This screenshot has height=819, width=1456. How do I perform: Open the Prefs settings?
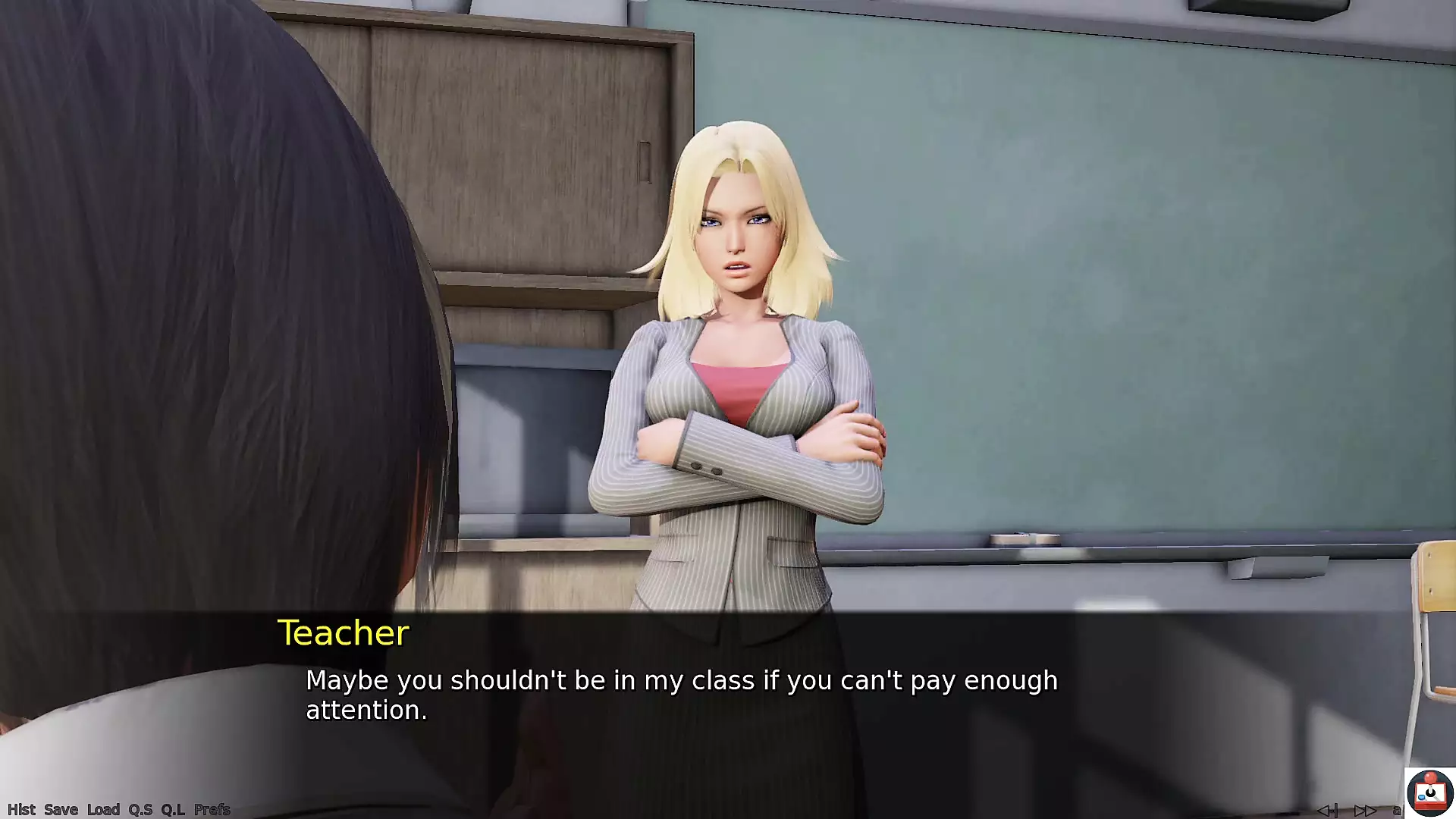(212, 809)
